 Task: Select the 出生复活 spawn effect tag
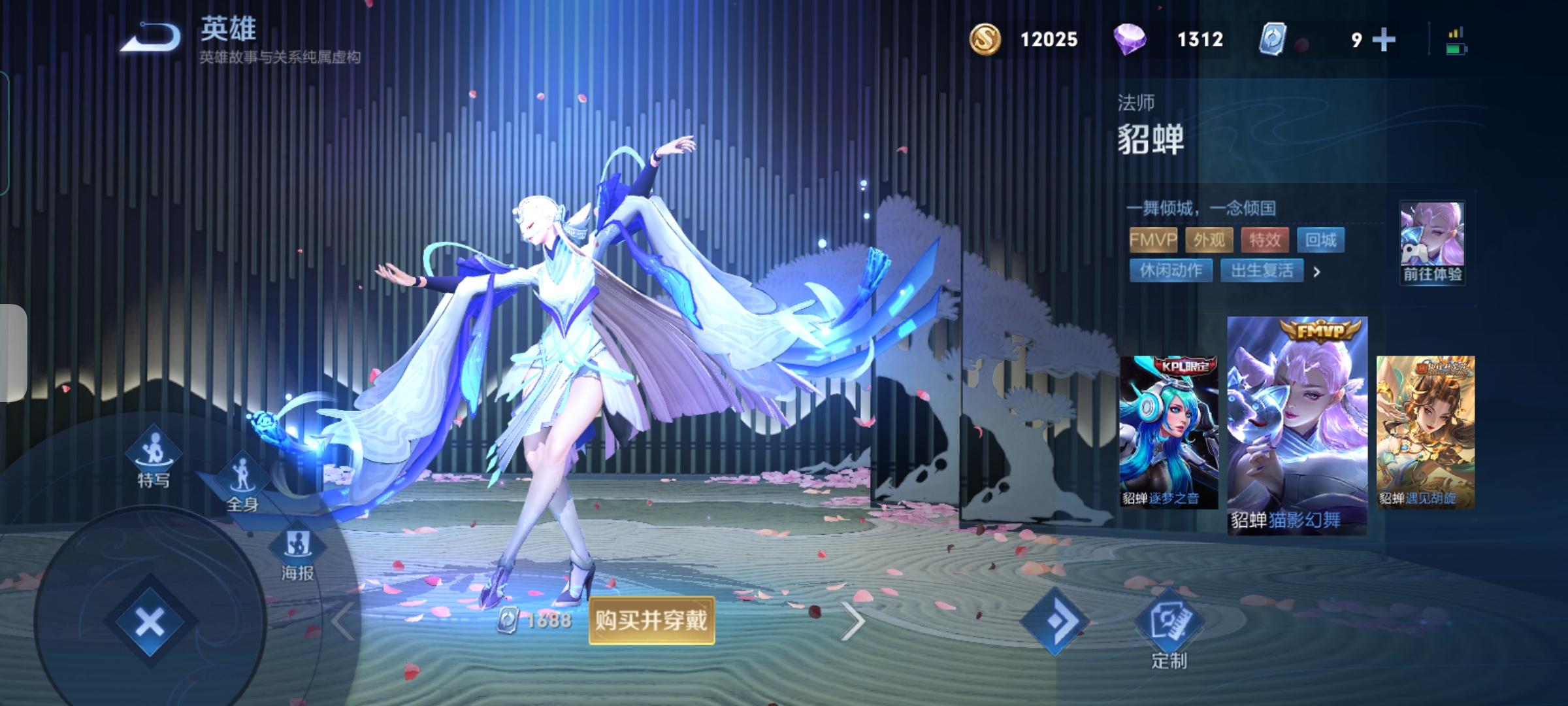point(1262,271)
